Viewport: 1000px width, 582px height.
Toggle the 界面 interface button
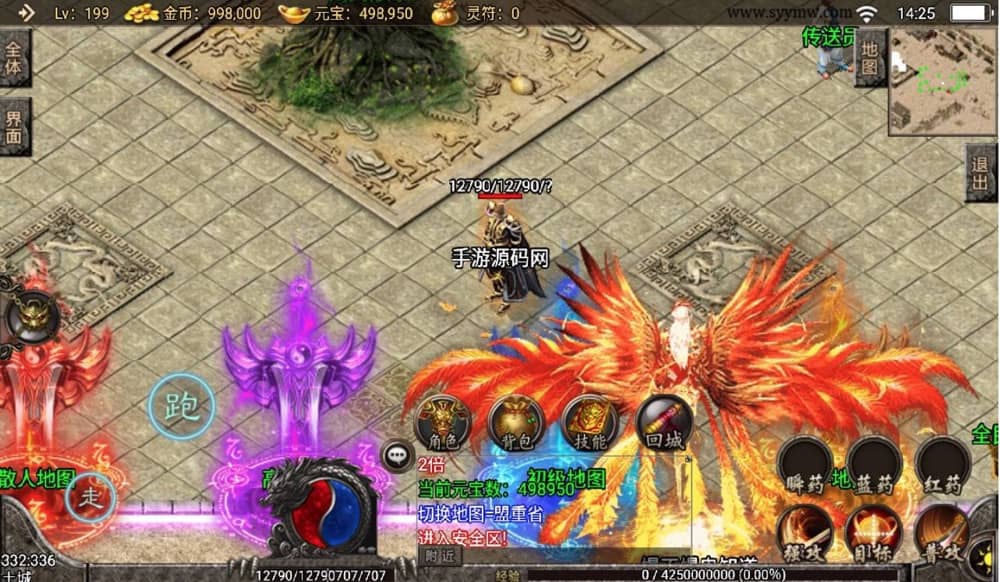[x=14, y=127]
